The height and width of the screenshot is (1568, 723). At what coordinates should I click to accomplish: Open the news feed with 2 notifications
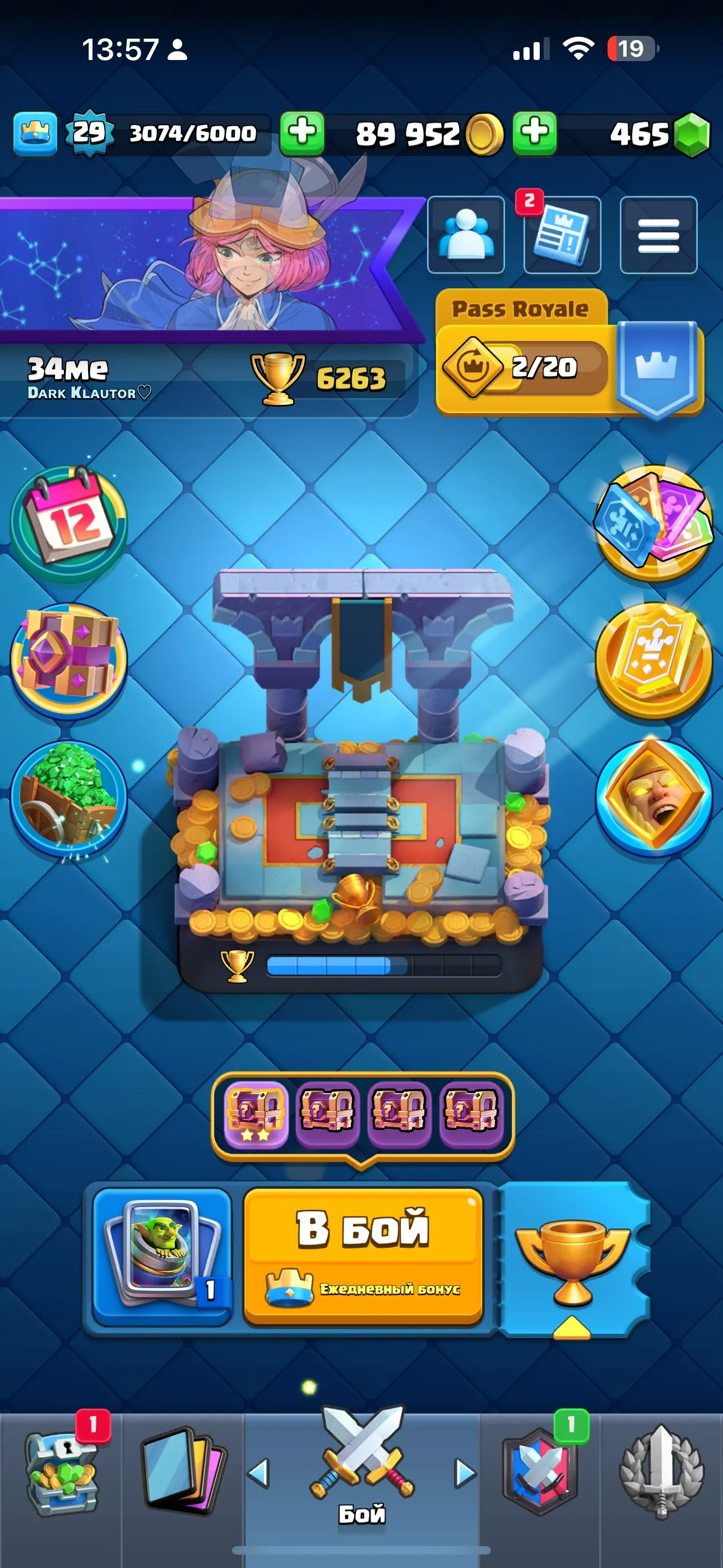coord(560,236)
